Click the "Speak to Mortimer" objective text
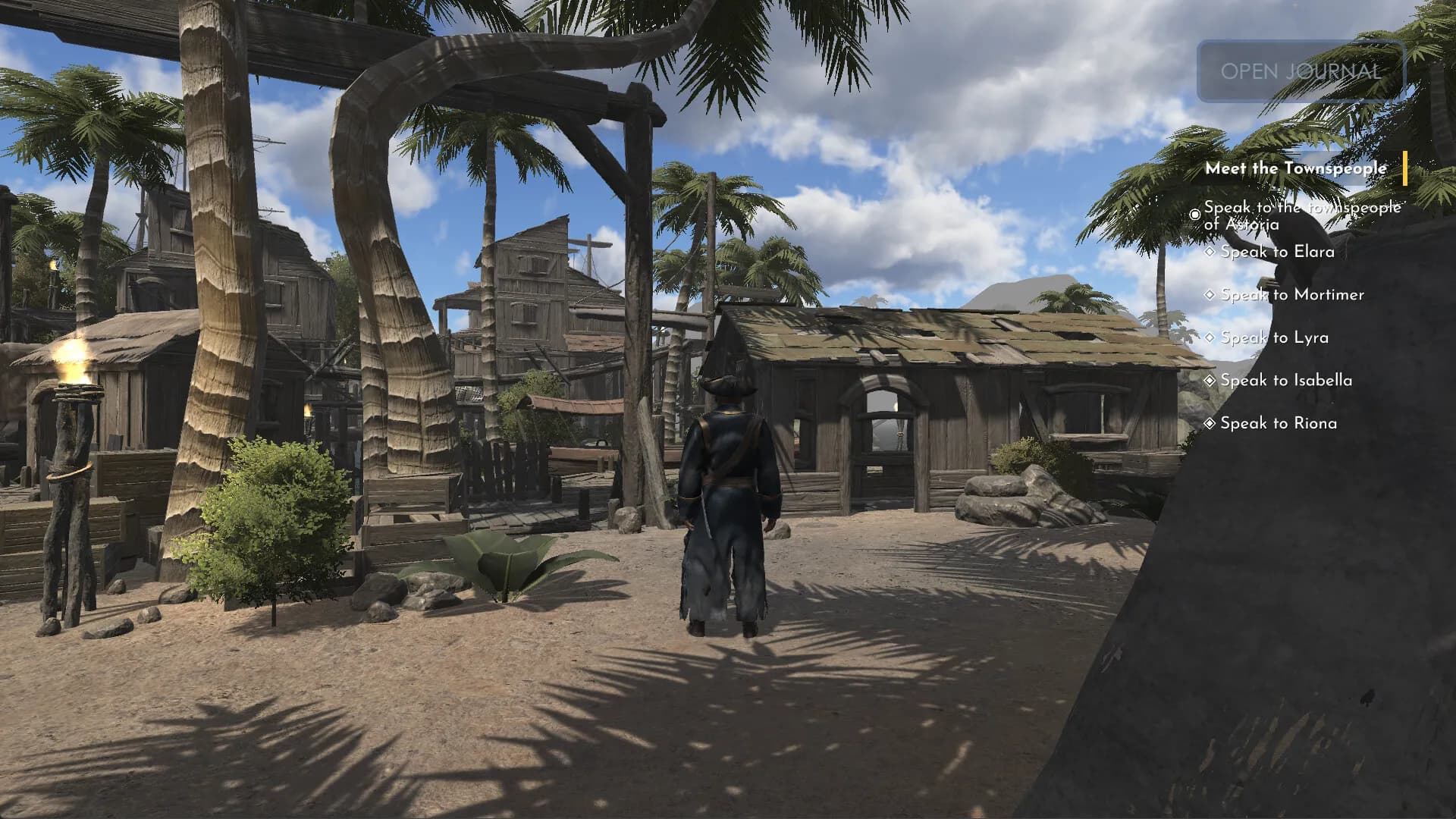 point(1292,295)
